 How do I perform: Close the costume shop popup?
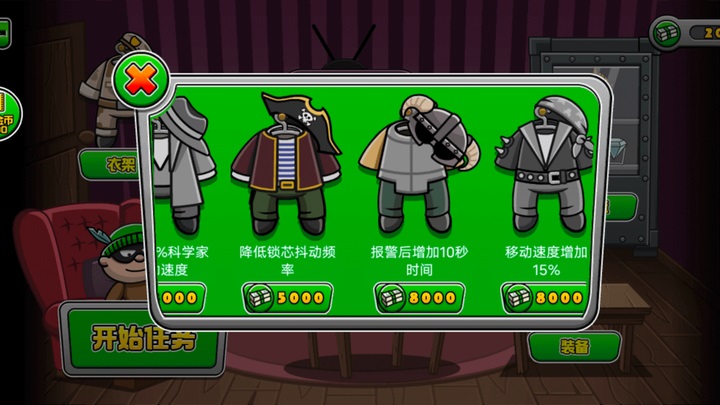pyautogui.click(x=139, y=80)
